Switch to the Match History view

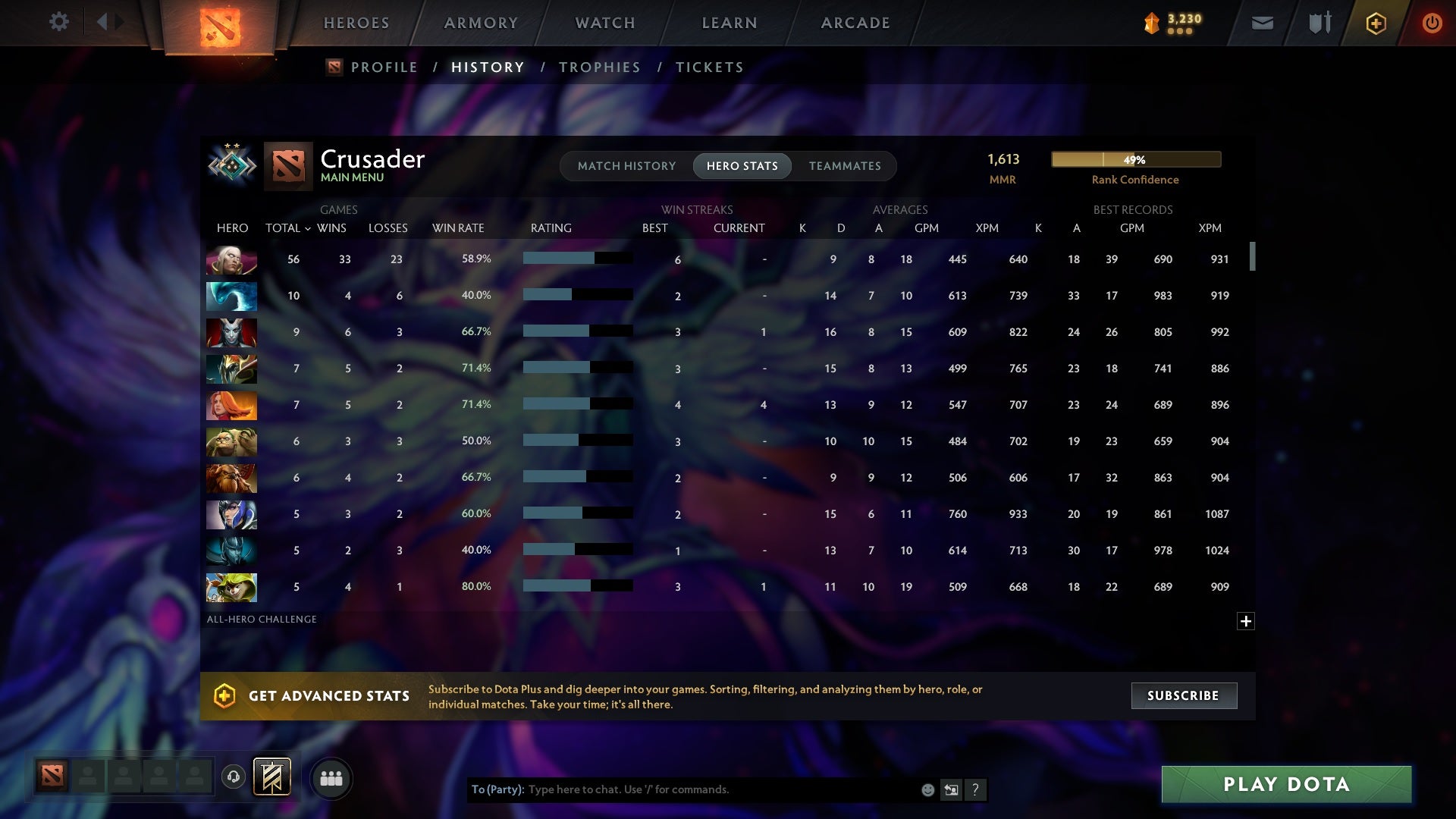pos(626,166)
